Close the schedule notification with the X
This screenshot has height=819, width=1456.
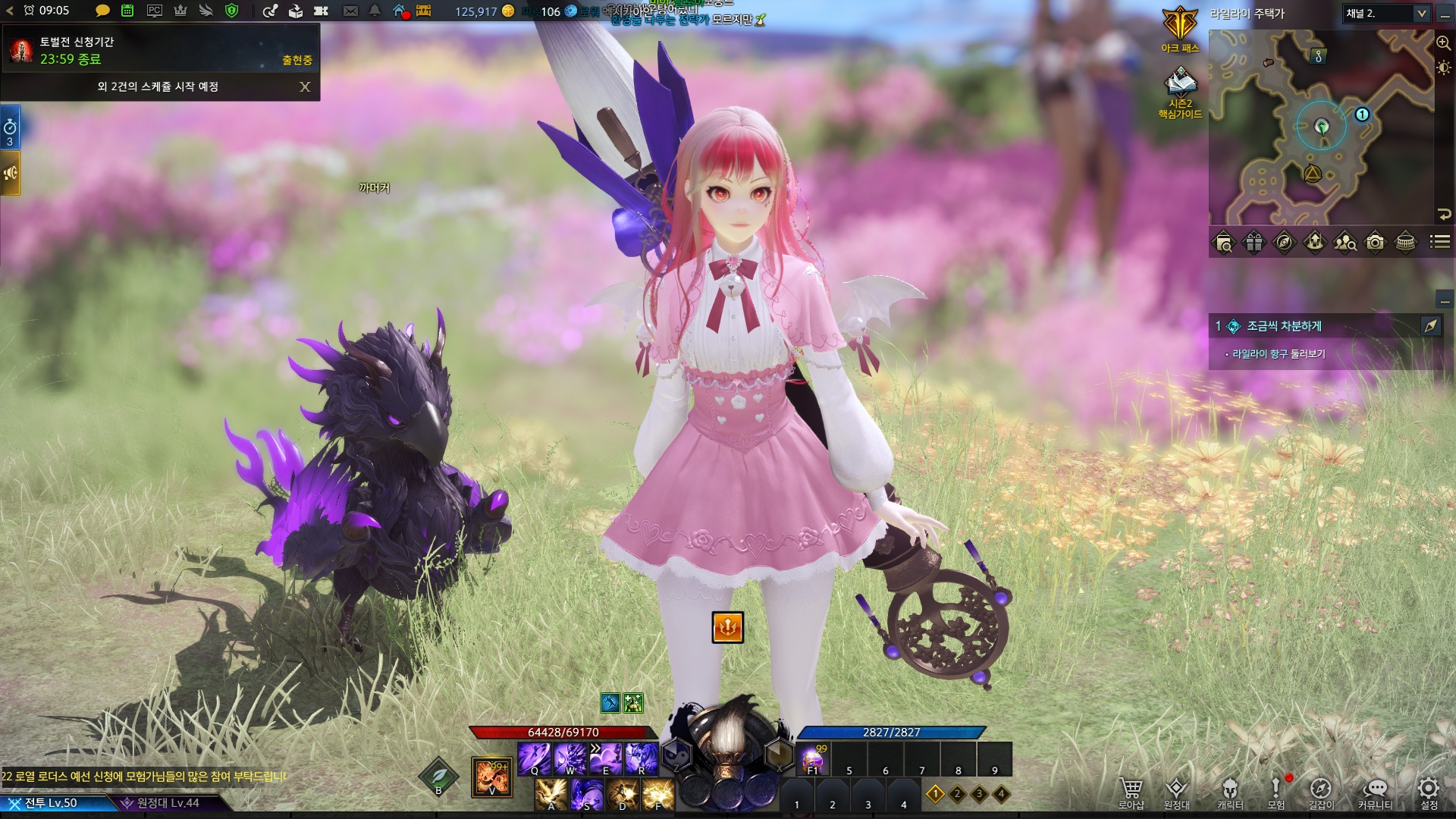(x=305, y=86)
